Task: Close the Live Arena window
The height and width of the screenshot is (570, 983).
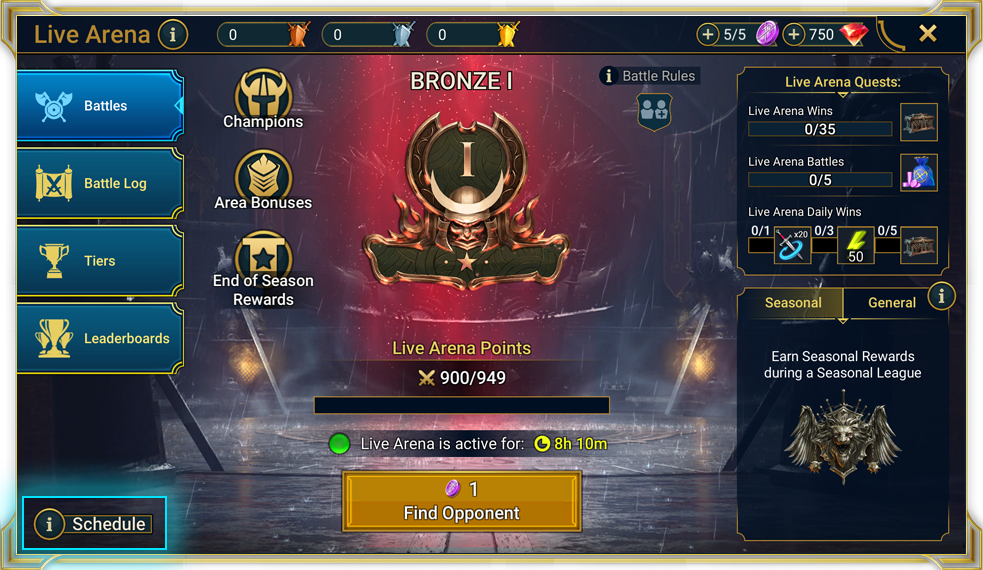Action: tap(928, 34)
